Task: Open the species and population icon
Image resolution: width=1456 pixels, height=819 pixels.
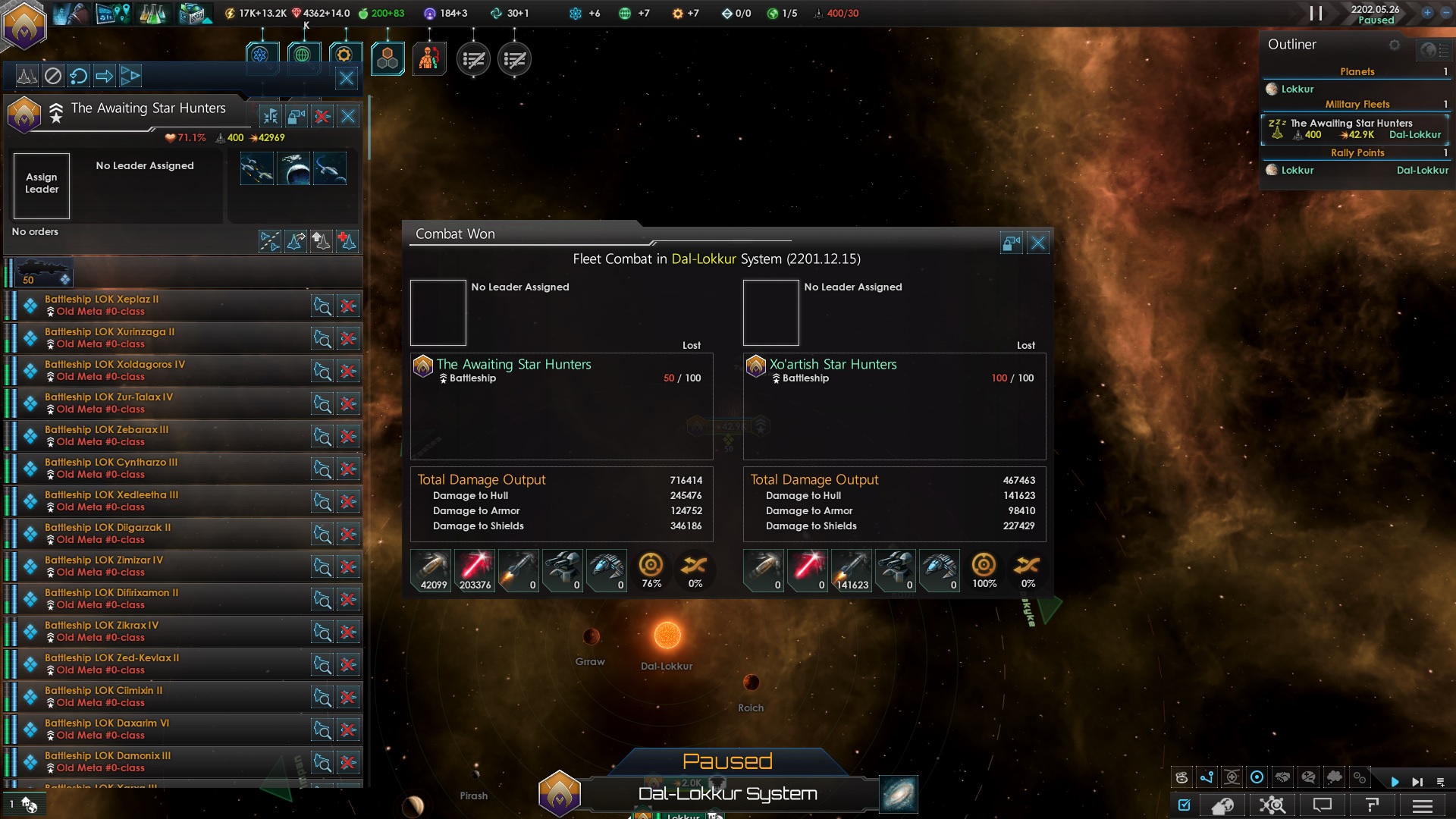Action: coord(429,59)
